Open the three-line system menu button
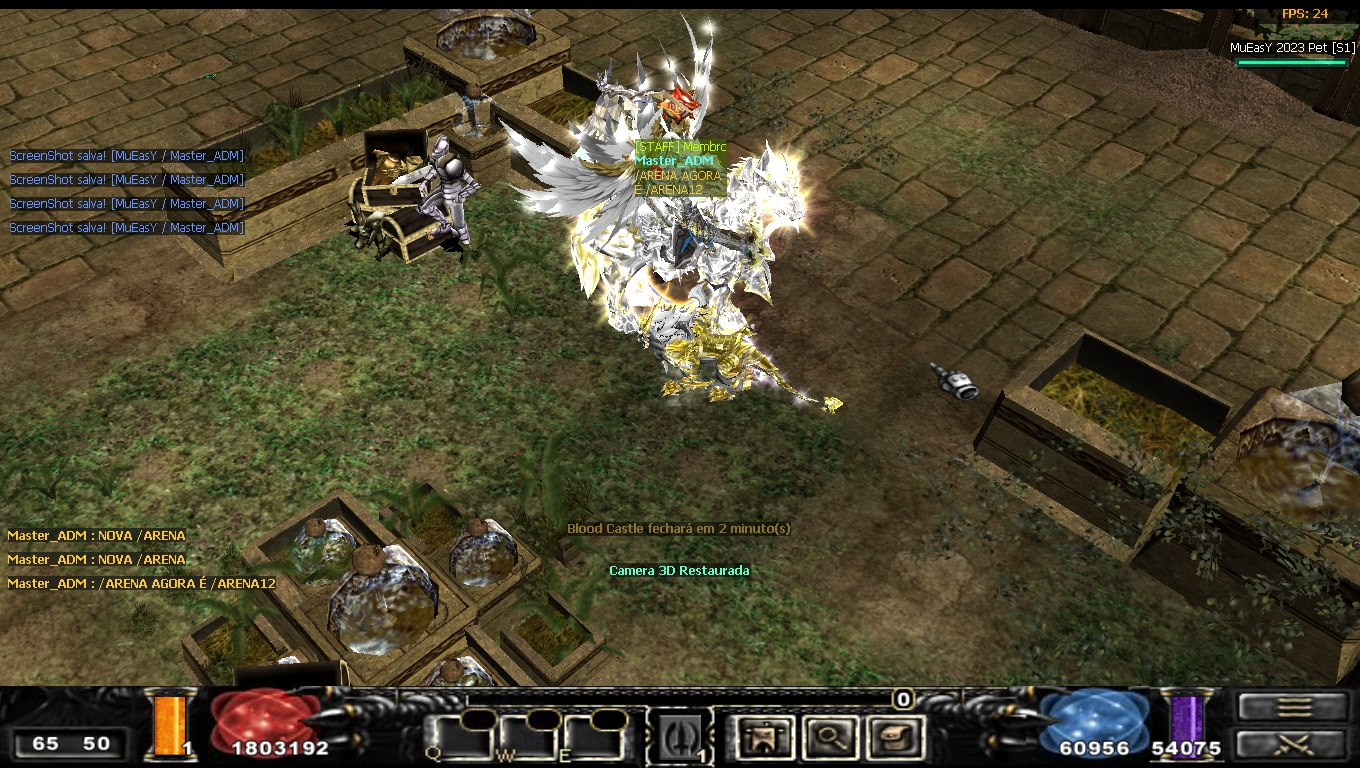The height and width of the screenshot is (768, 1360). point(1293,706)
